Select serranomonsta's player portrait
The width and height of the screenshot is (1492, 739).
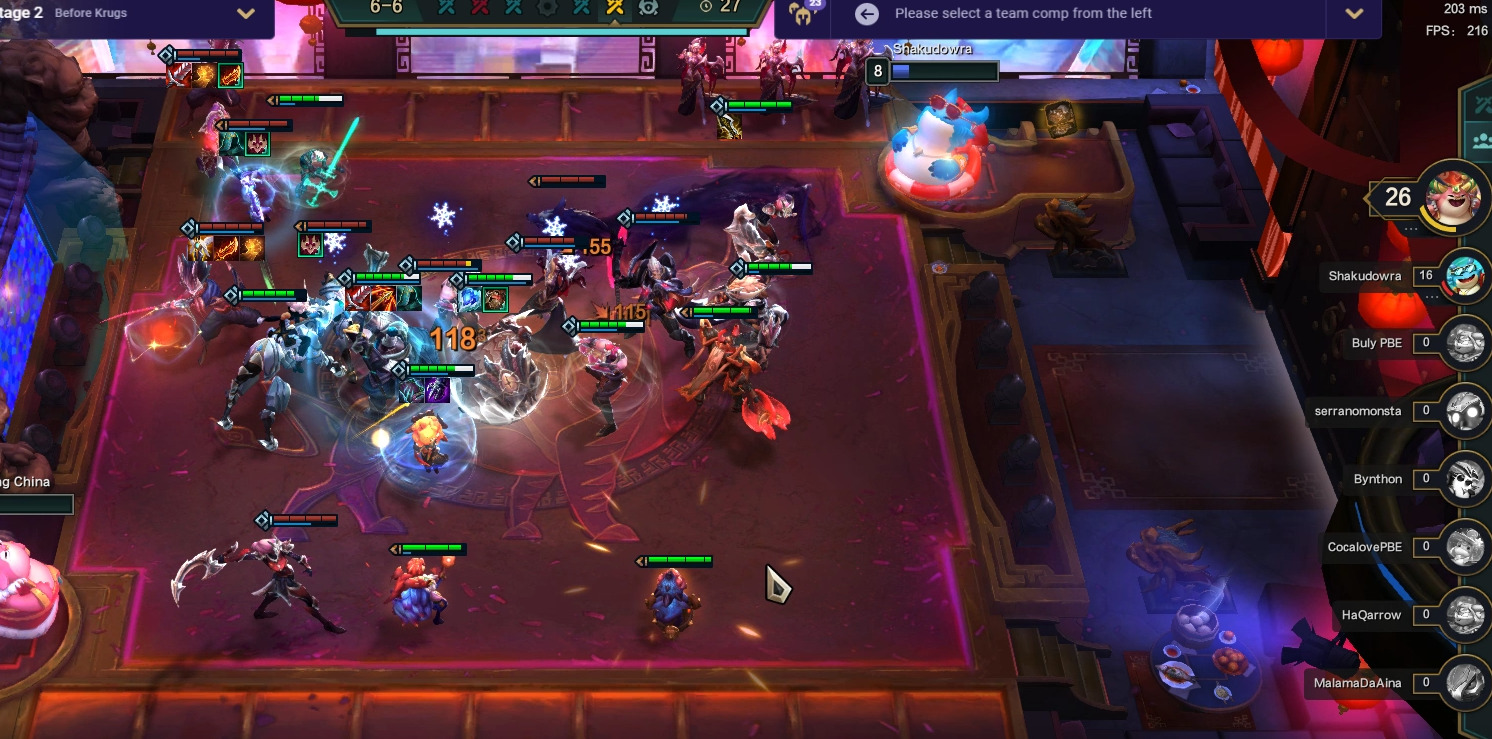(1465, 411)
